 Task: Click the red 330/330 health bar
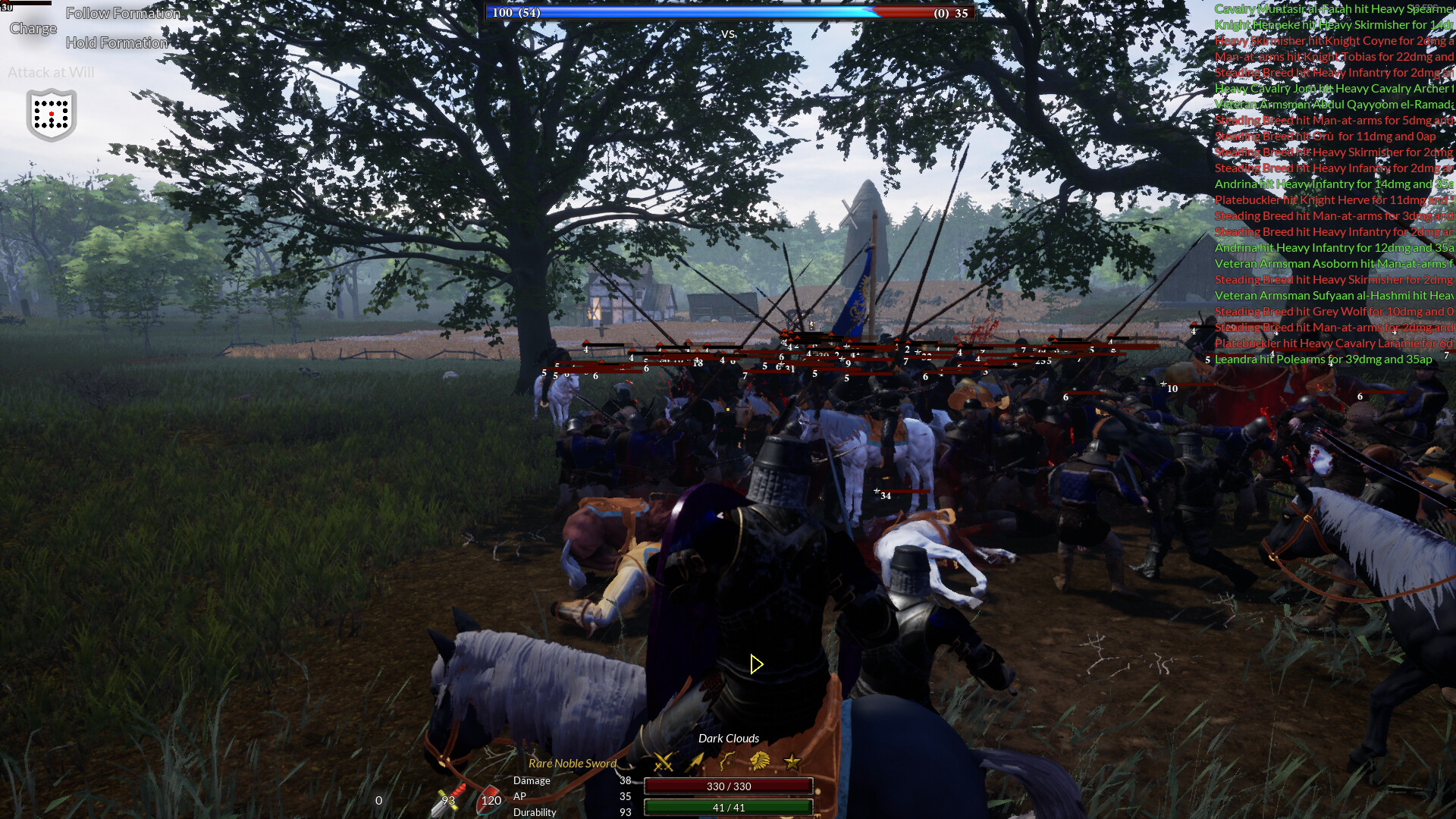click(727, 786)
